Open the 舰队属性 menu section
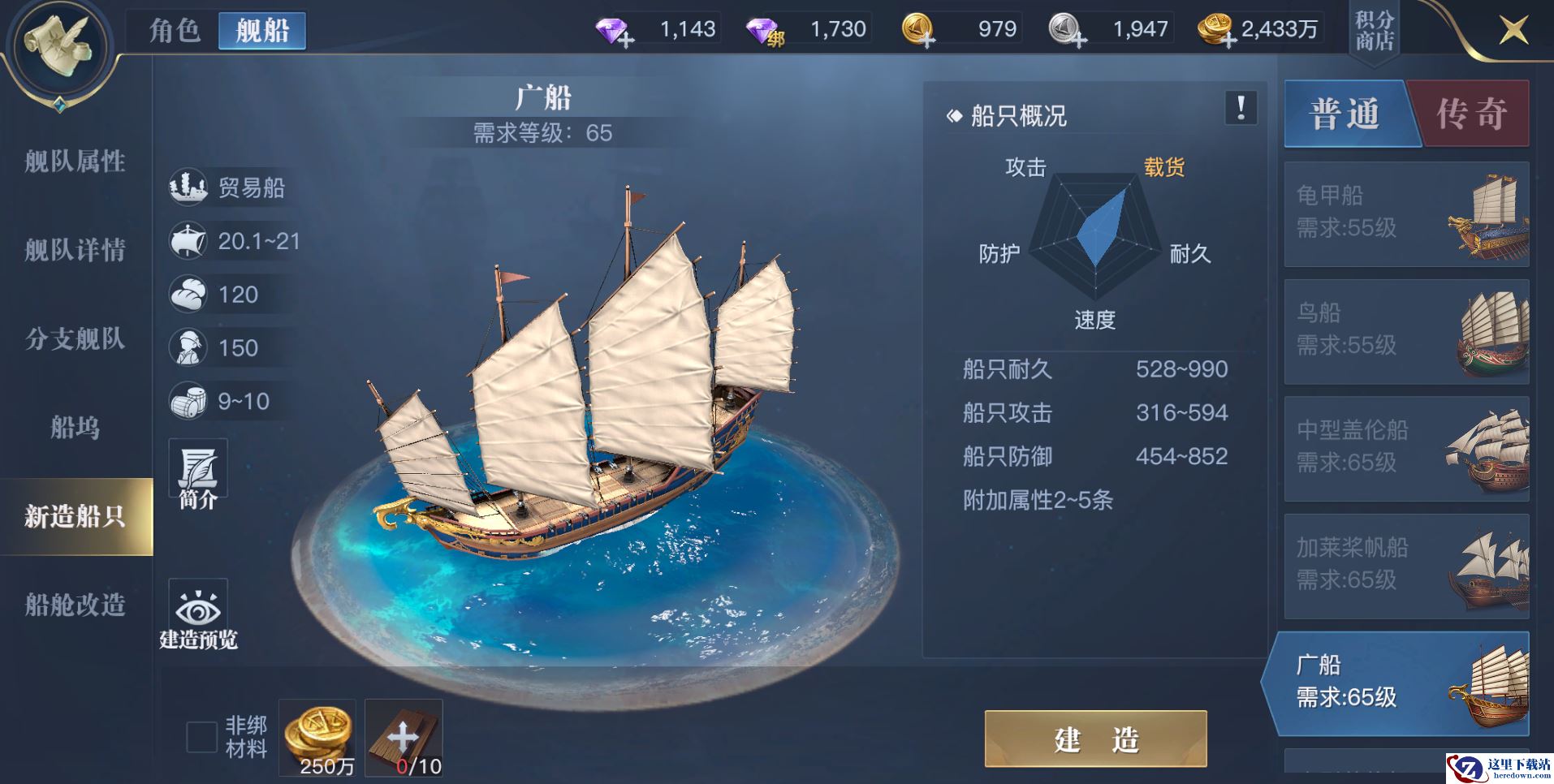 tap(76, 162)
